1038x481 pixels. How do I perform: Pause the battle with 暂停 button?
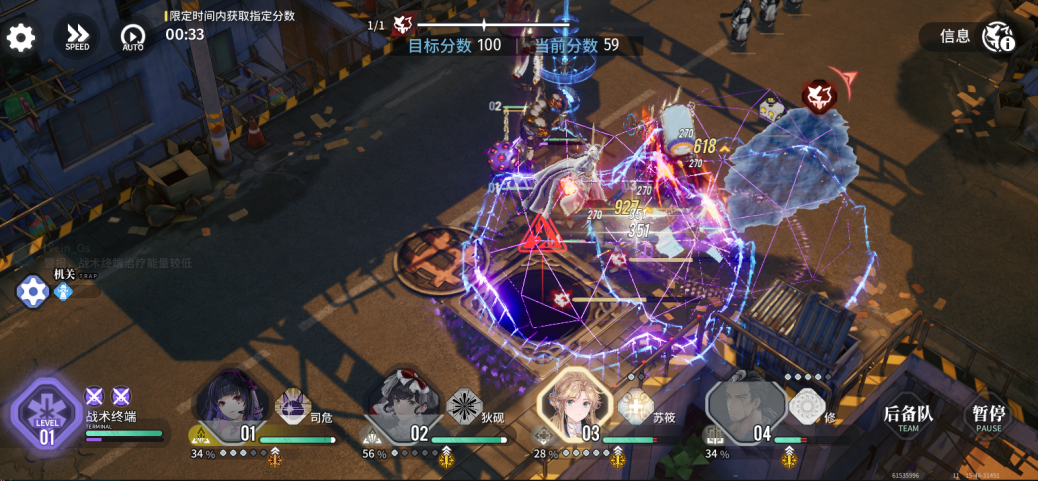click(x=988, y=417)
